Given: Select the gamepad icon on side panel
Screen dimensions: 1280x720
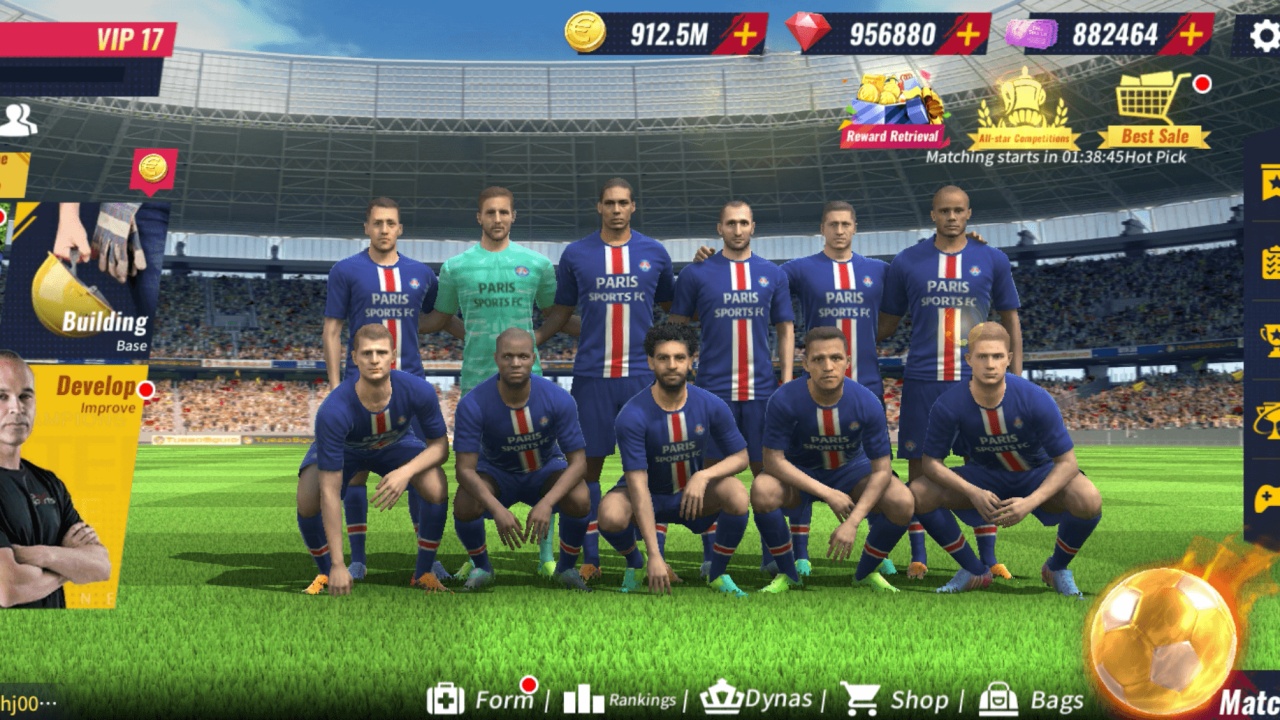Looking at the screenshot, I should tap(1268, 498).
